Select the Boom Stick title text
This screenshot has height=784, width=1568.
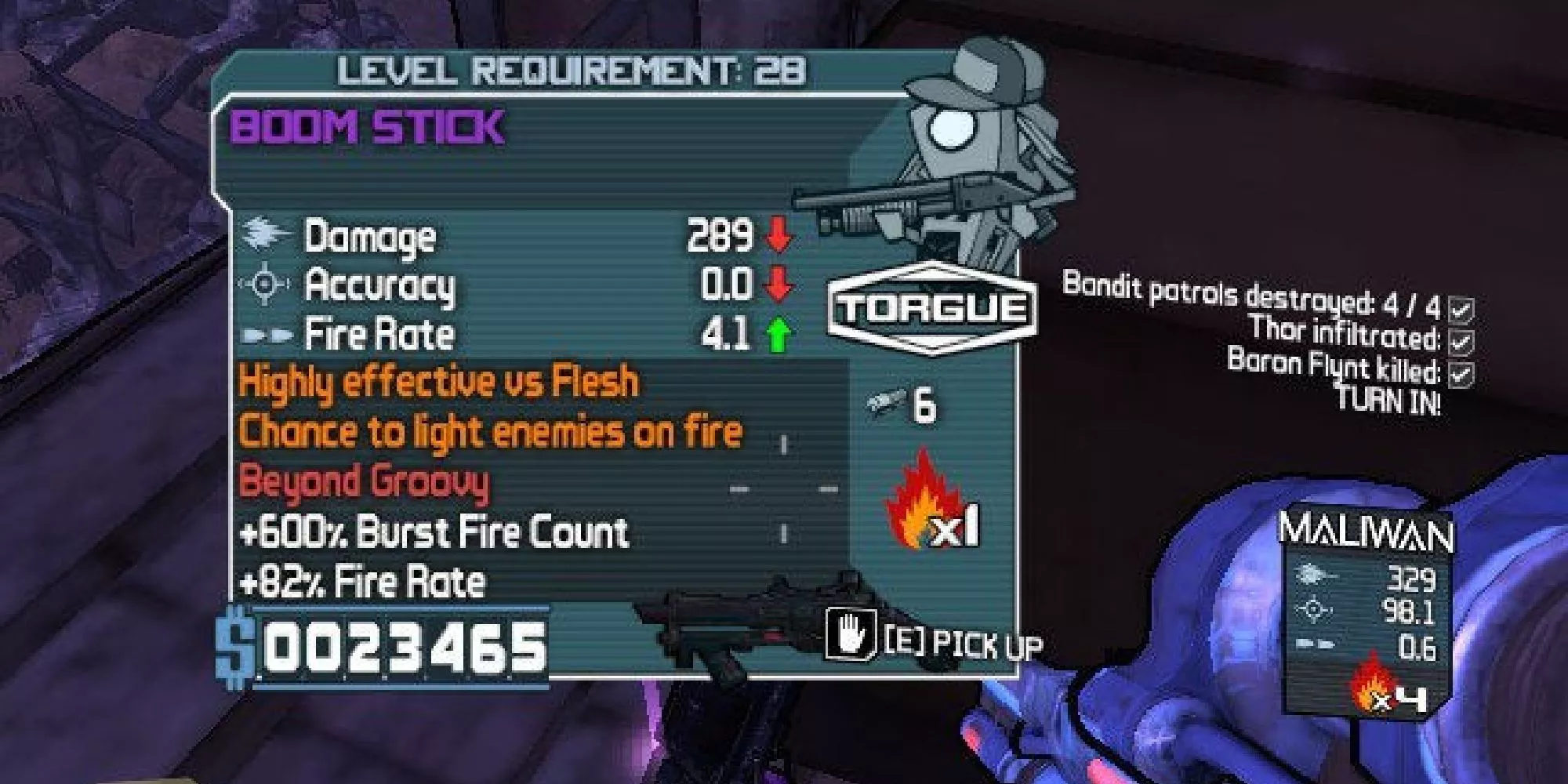click(x=368, y=128)
